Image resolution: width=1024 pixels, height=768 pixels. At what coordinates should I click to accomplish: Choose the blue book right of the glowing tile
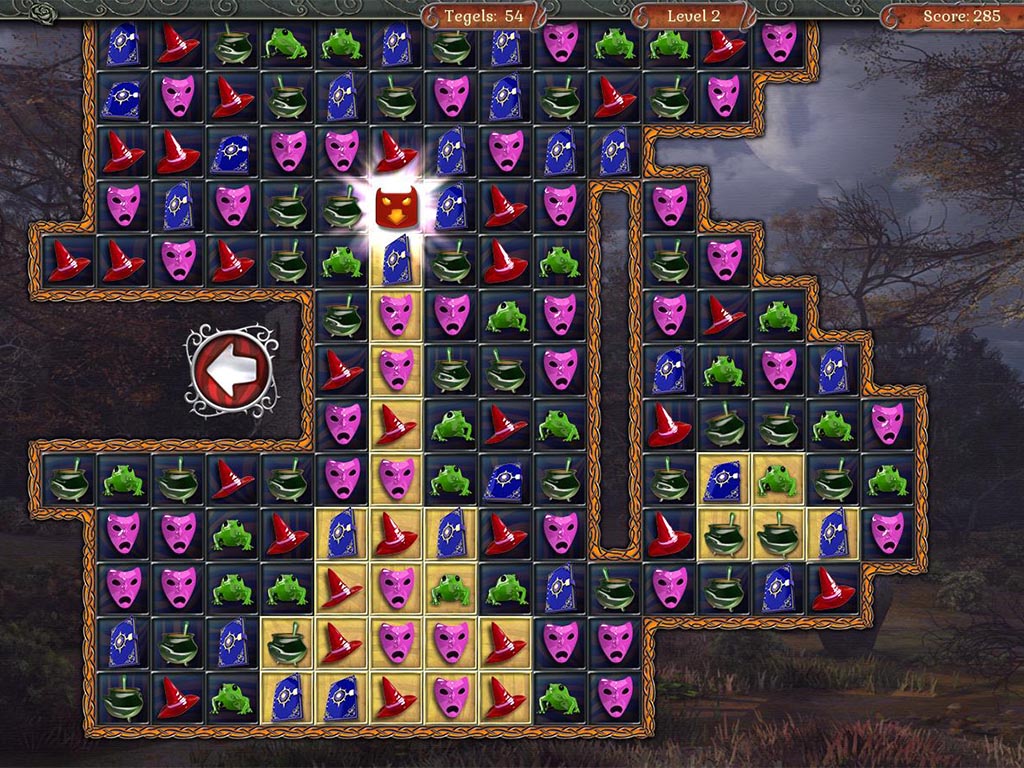pyautogui.click(x=449, y=207)
